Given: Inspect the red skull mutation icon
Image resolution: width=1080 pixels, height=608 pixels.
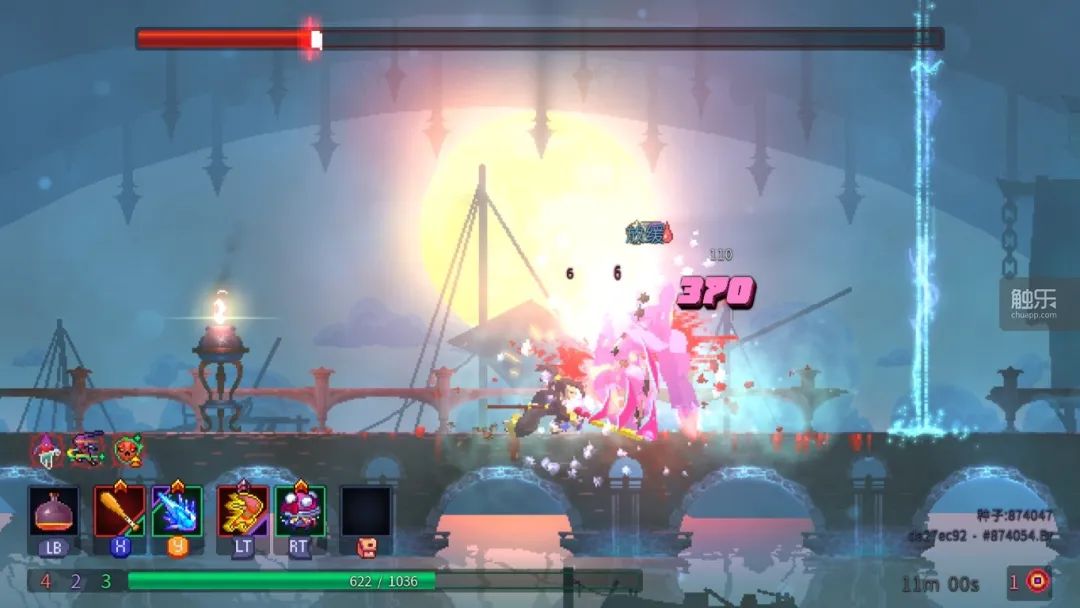Looking at the screenshot, I should tap(127, 450).
